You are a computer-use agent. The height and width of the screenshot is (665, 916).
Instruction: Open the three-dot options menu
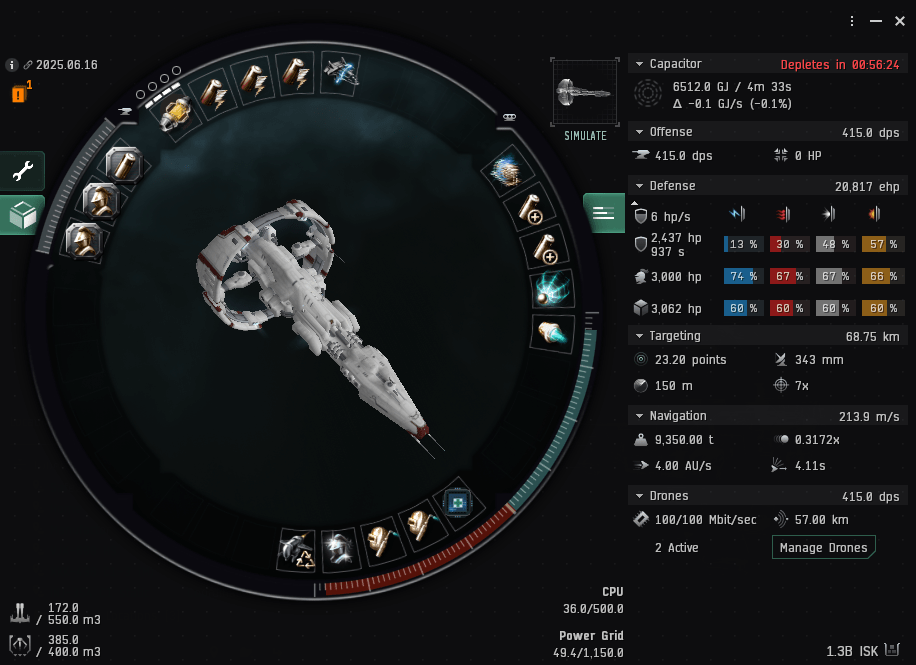pyautogui.click(x=852, y=21)
